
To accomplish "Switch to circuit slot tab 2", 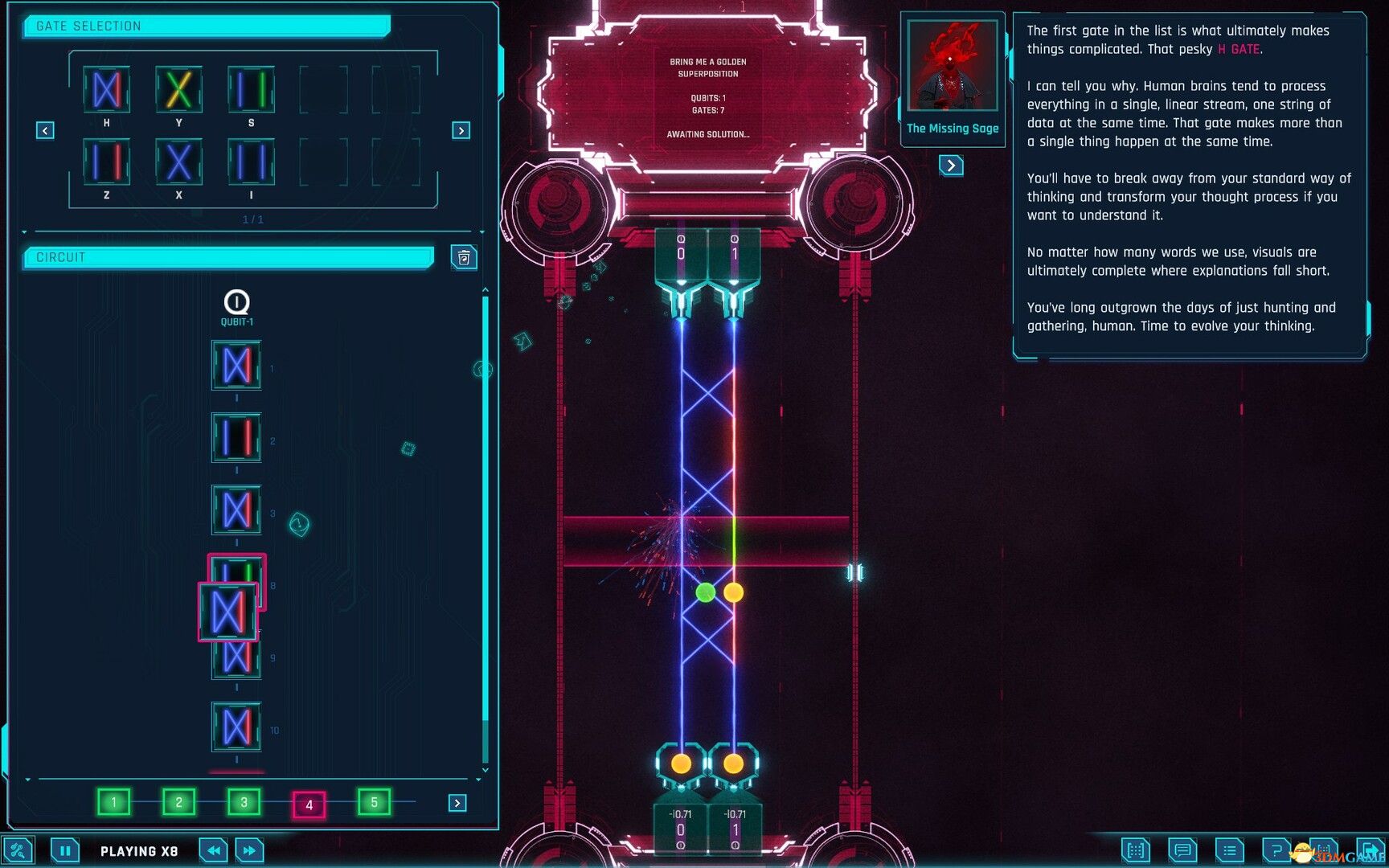I will tap(178, 801).
